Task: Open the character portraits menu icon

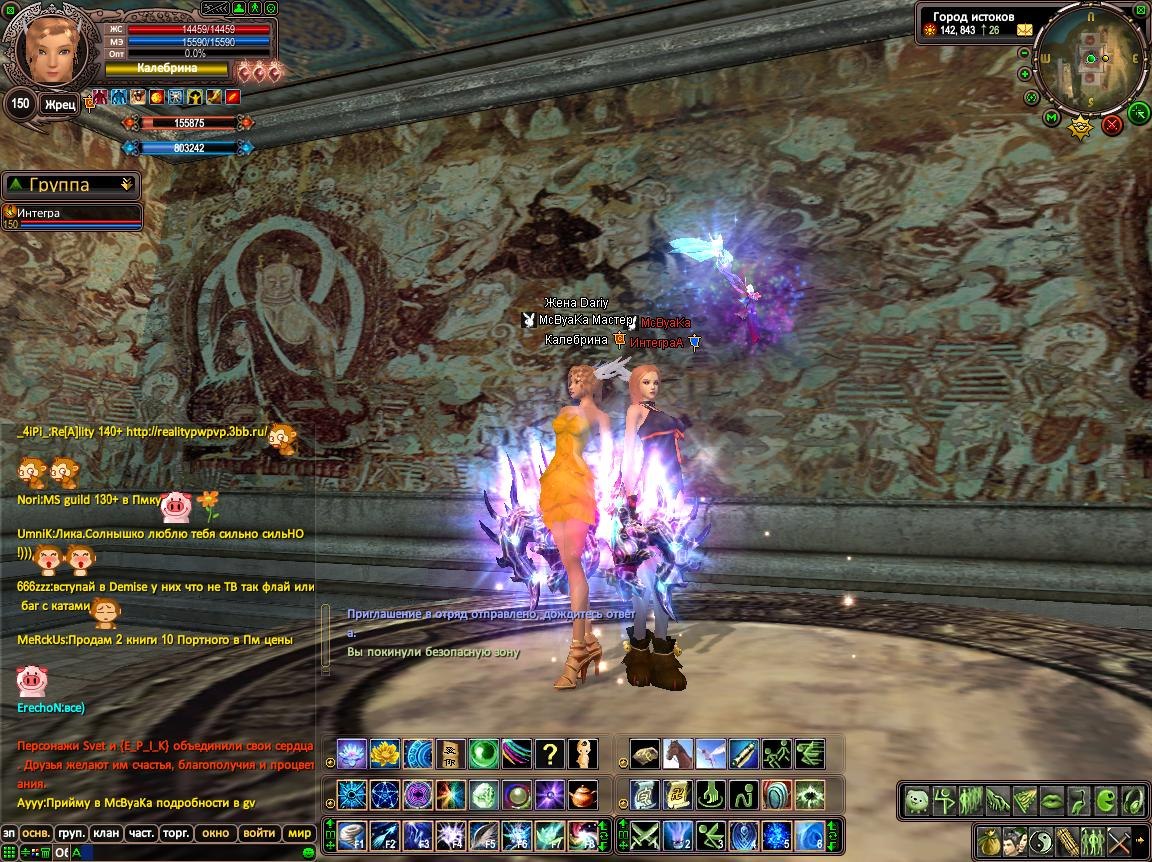Action: (1016, 840)
